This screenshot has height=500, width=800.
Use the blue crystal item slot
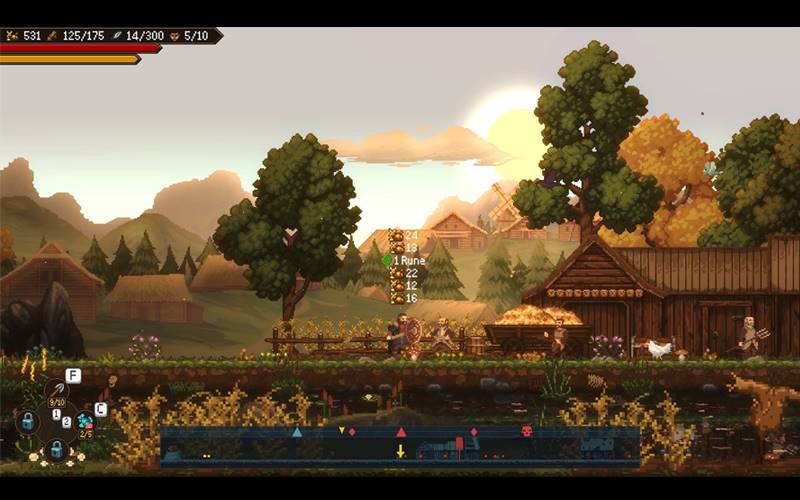[85, 421]
